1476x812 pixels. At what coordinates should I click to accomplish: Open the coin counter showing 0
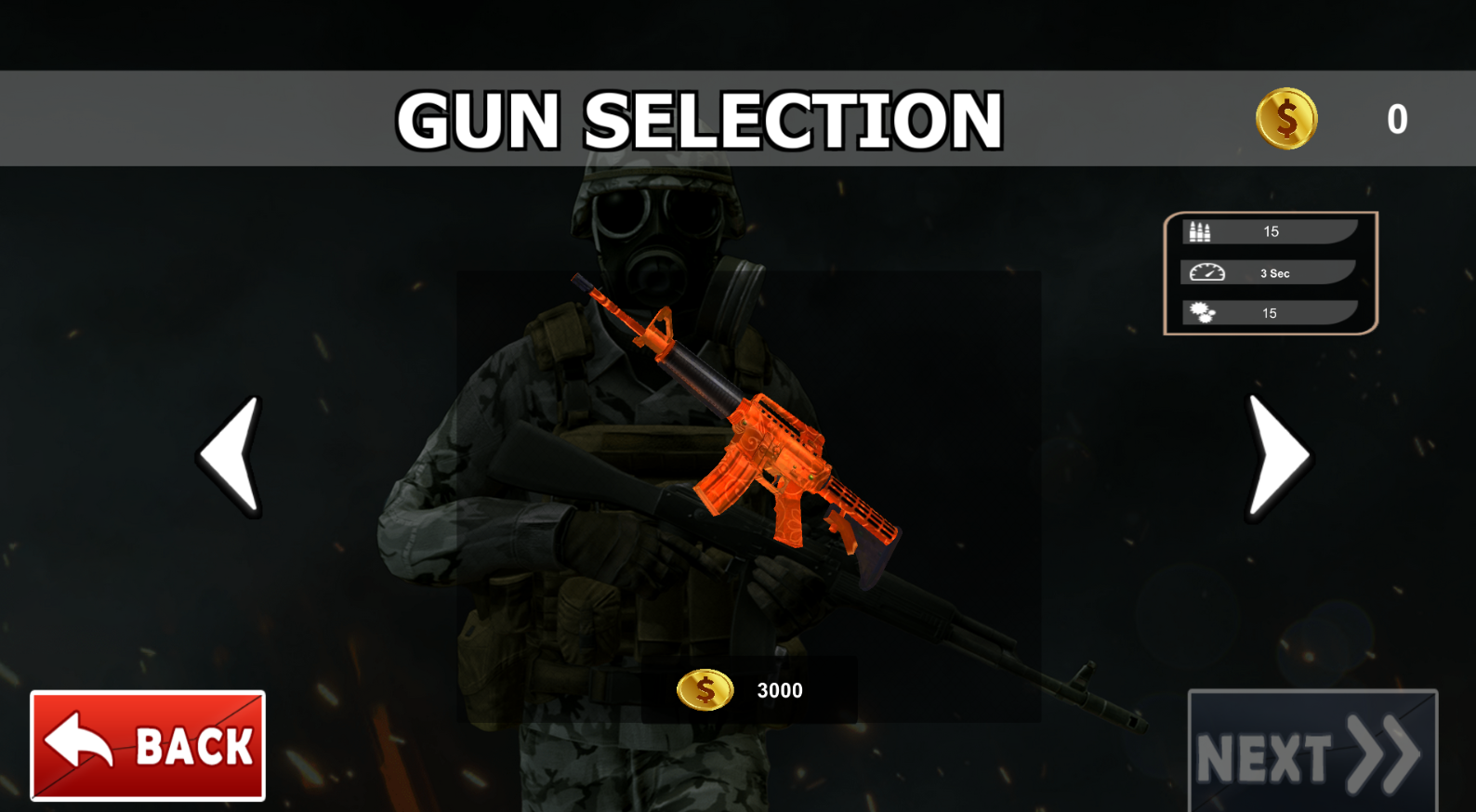pyautogui.click(x=1396, y=118)
